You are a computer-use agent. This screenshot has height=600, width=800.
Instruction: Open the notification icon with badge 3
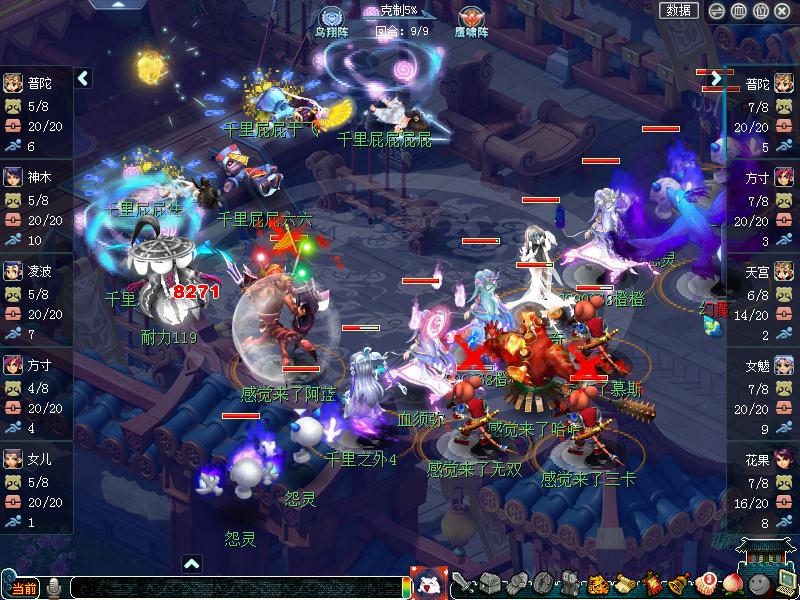(x=706, y=584)
